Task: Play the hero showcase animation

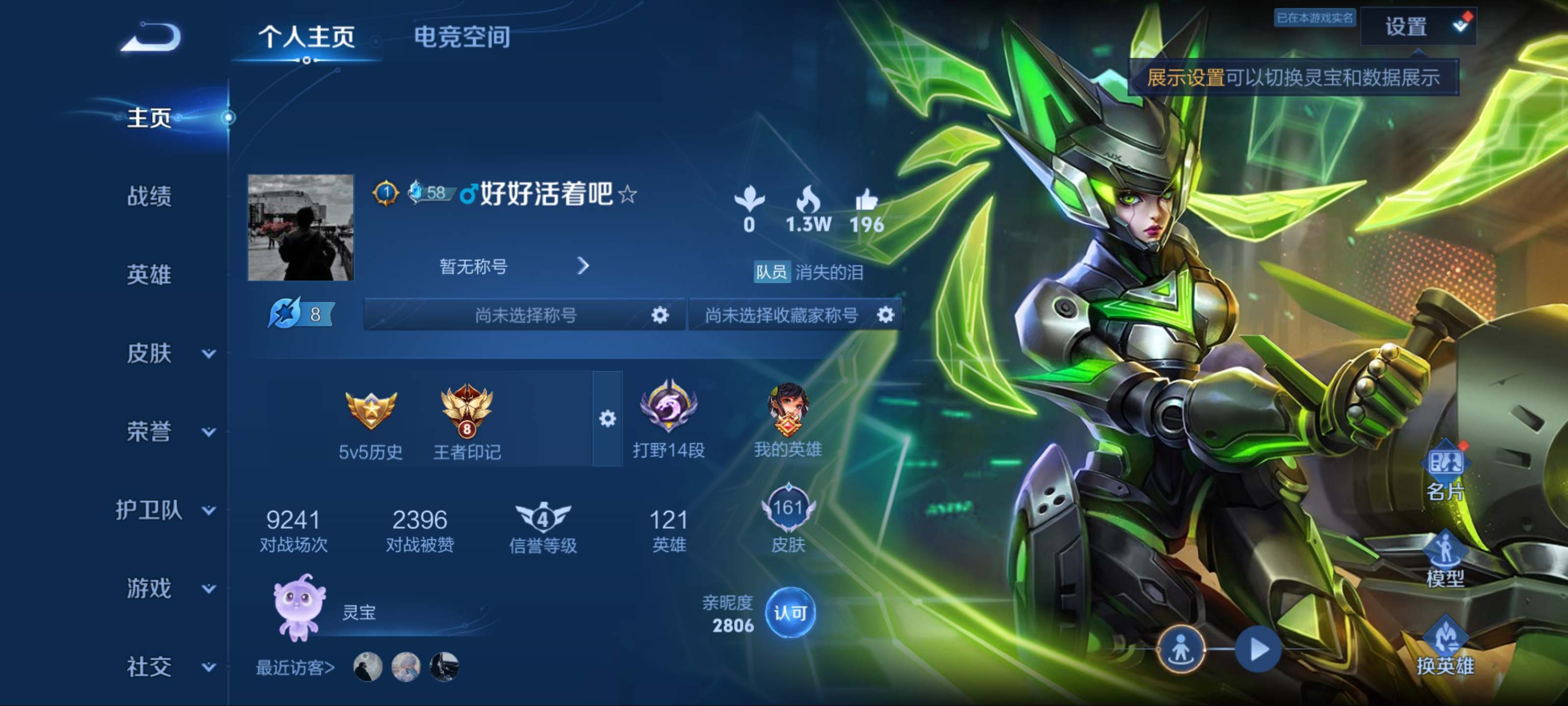Action: pyautogui.click(x=1257, y=649)
